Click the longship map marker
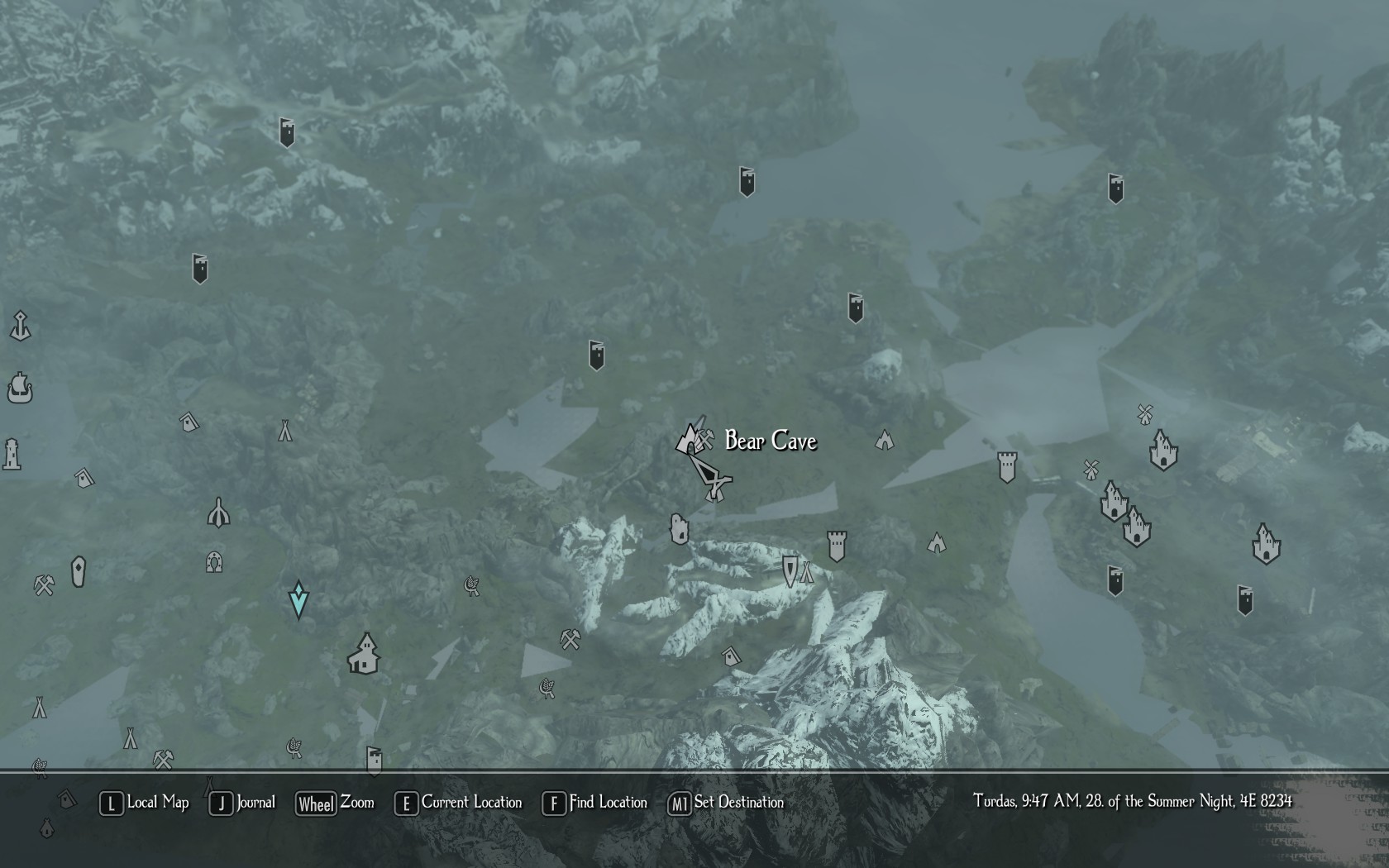 (20, 387)
